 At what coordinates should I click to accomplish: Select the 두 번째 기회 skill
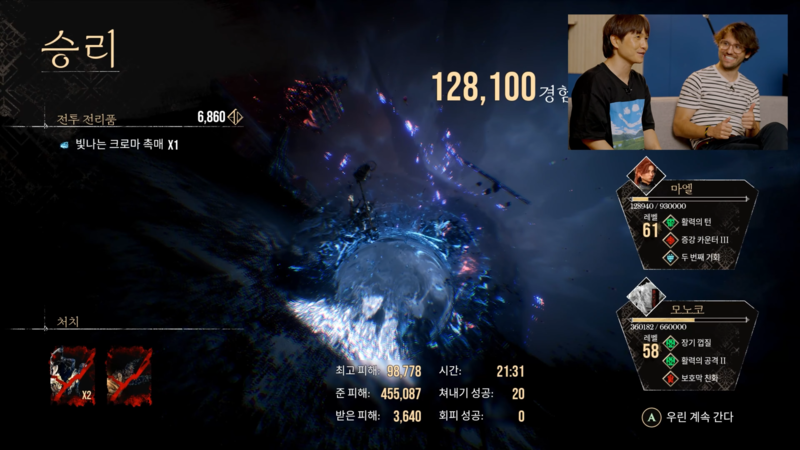point(706,257)
